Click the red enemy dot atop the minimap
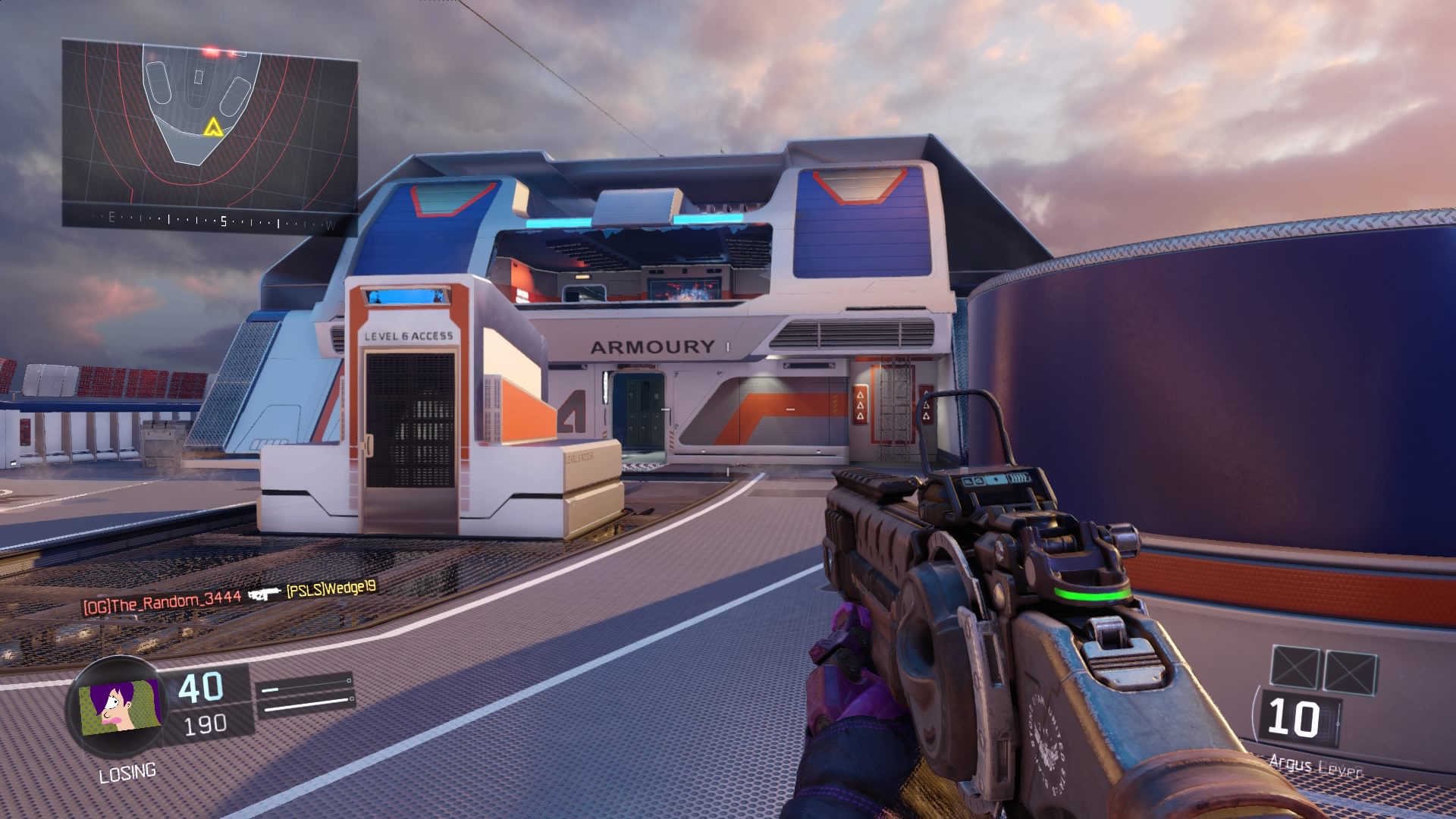This screenshot has height=819, width=1456. (211, 52)
